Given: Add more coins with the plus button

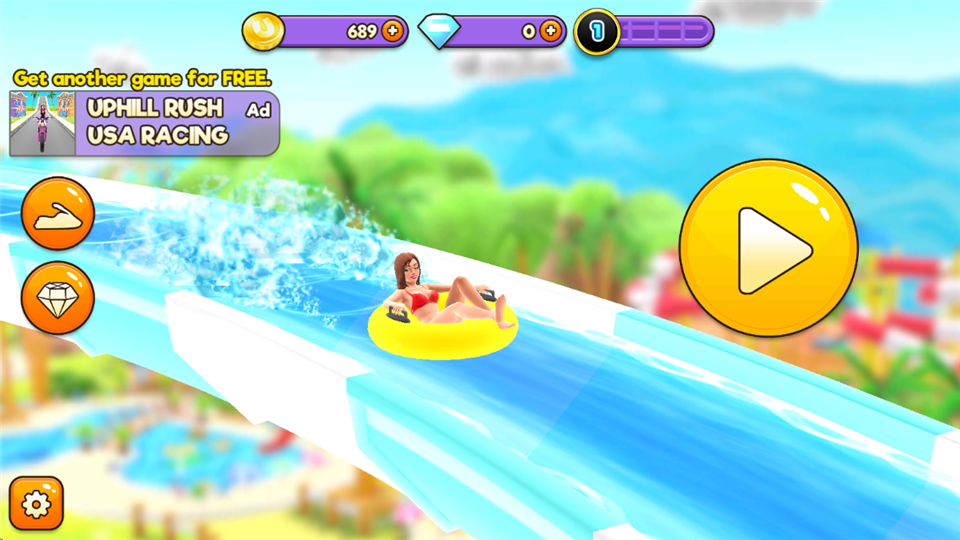Looking at the screenshot, I should coord(392,32).
